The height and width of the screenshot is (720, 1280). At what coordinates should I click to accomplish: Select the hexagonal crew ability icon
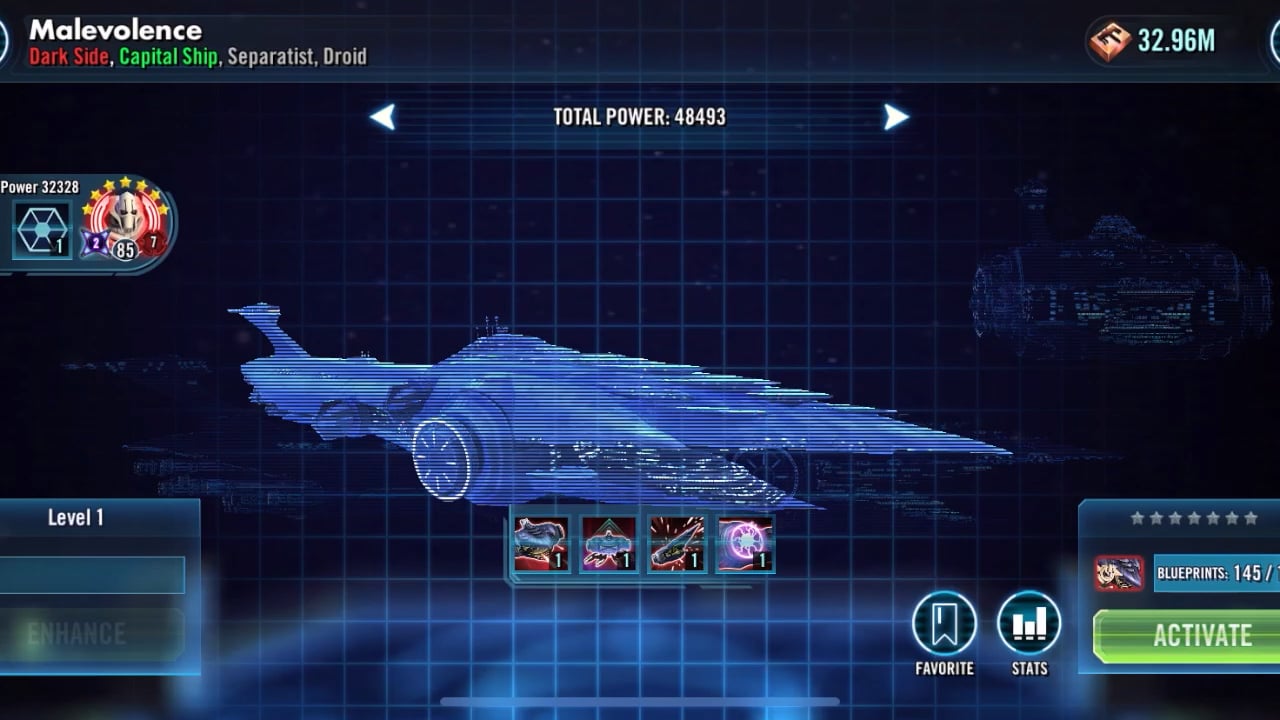pyautogui.click(x=42, y=229)
